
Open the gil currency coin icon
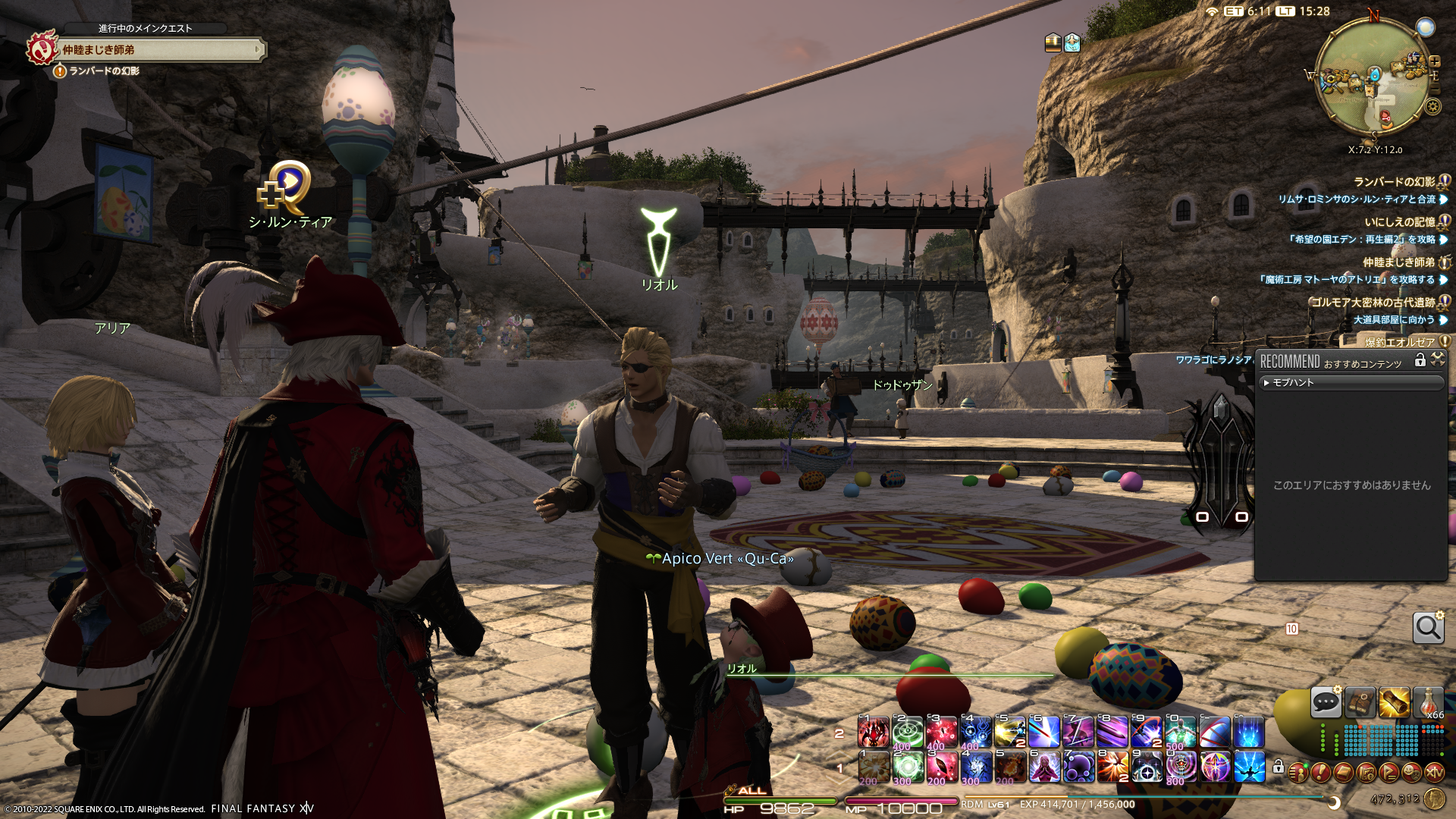[1434, 799]
